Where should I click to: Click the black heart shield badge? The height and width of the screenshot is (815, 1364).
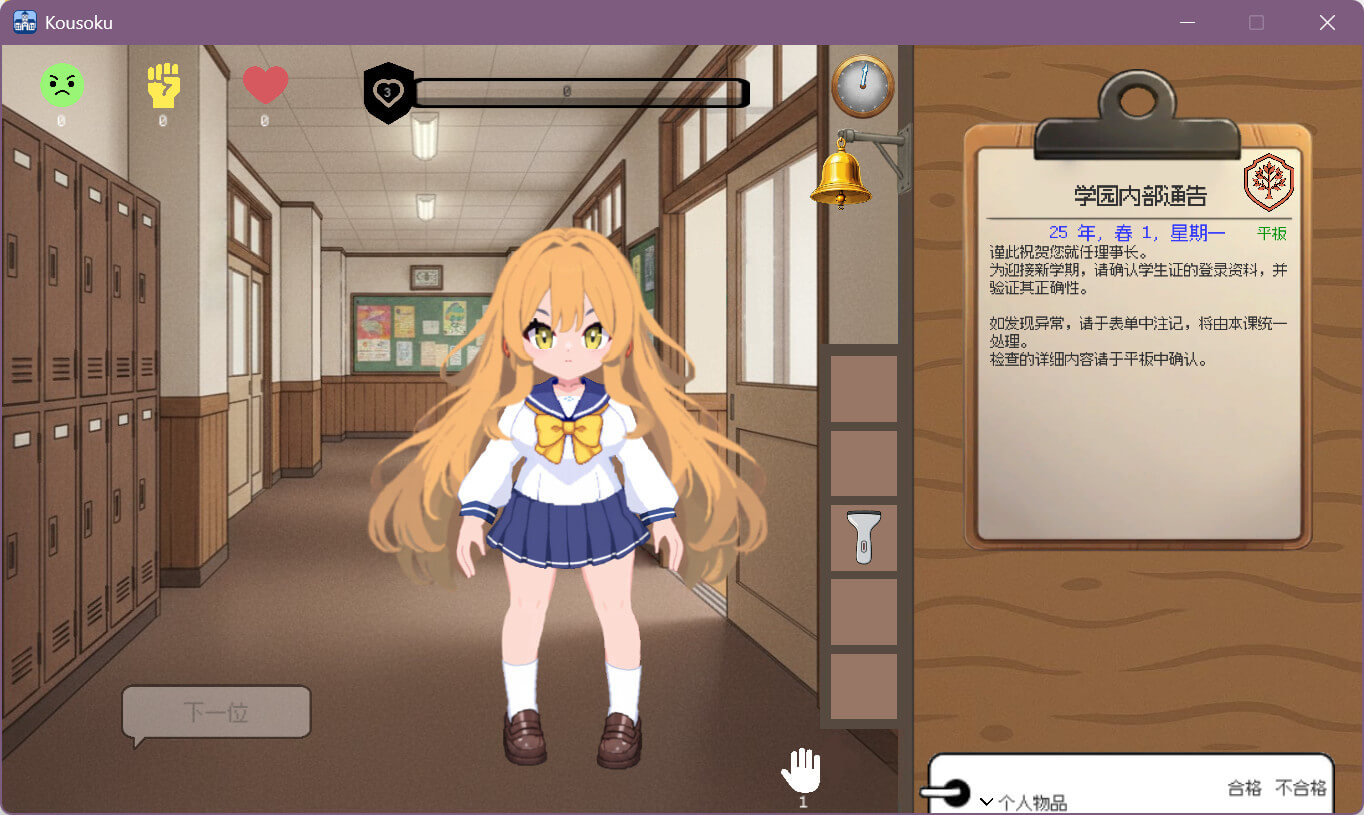[x=388, y=93]
